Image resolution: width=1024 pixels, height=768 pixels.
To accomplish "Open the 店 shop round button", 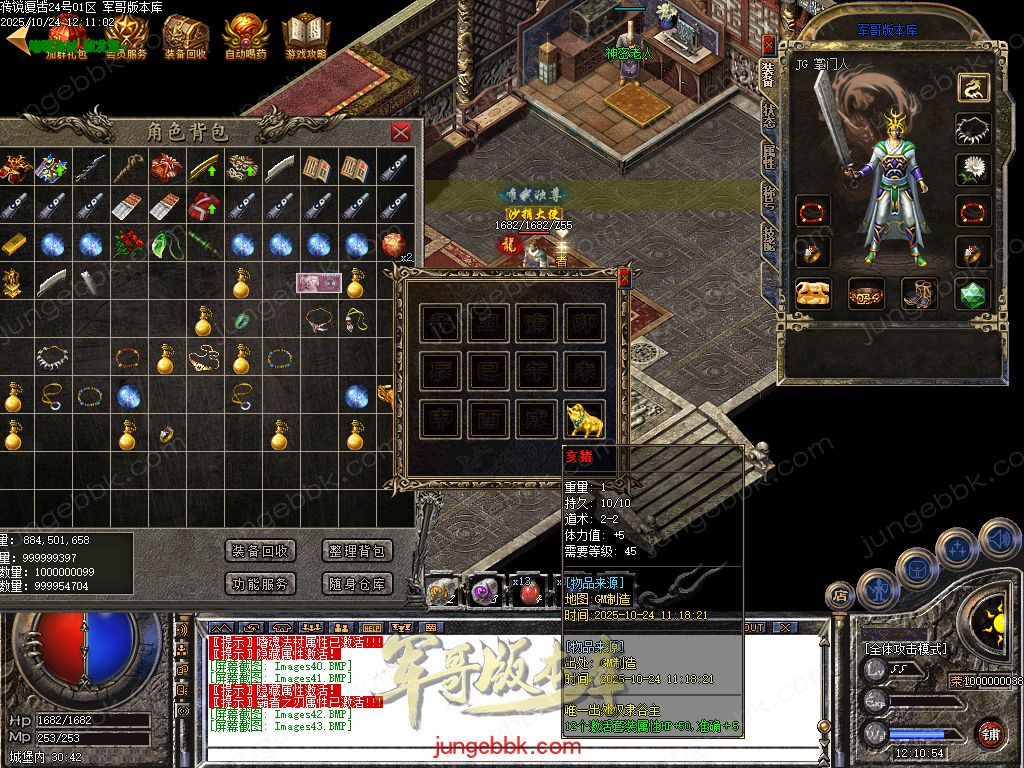I will point(838,596).
